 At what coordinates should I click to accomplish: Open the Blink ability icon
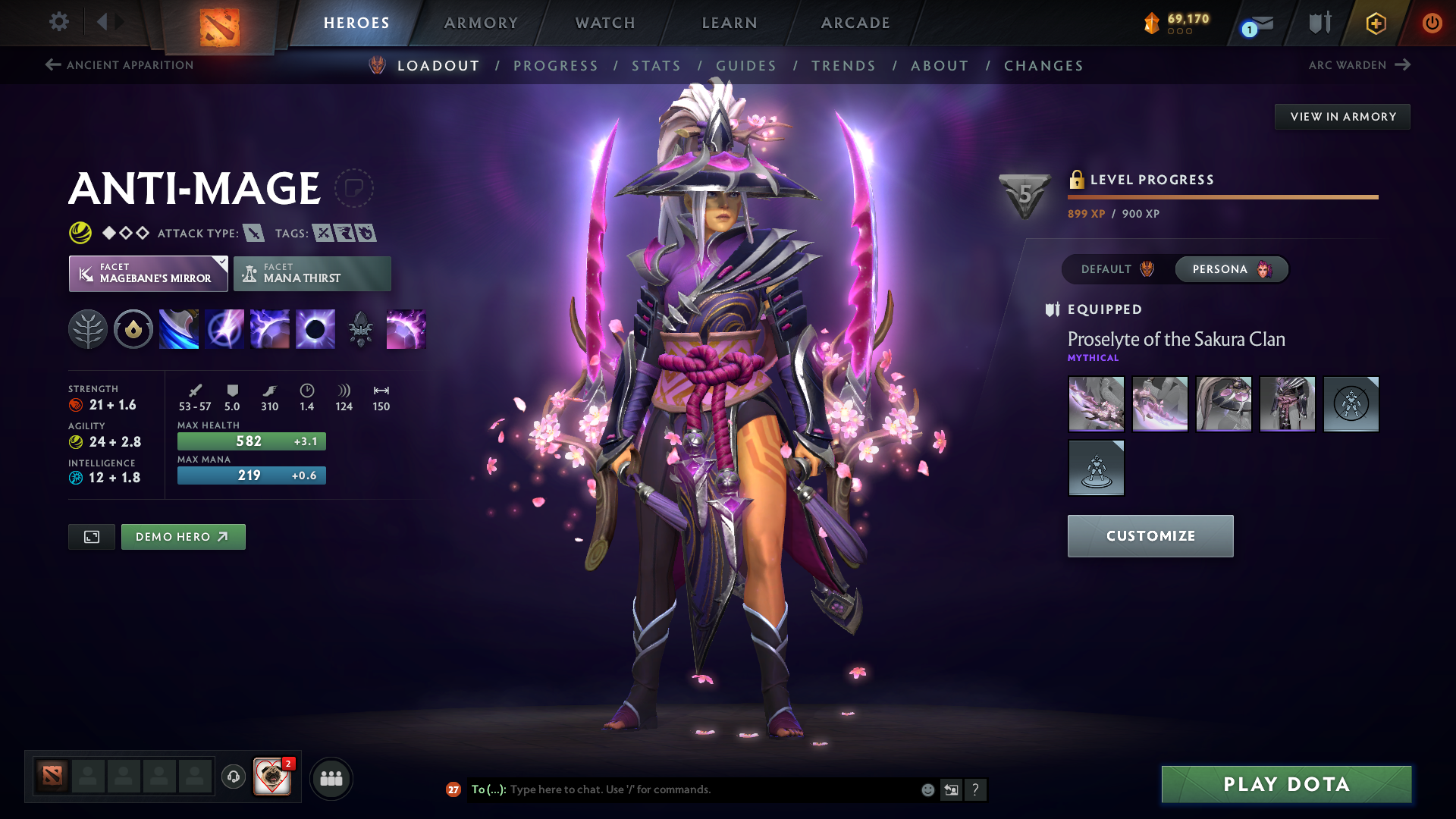click(224, 328)
